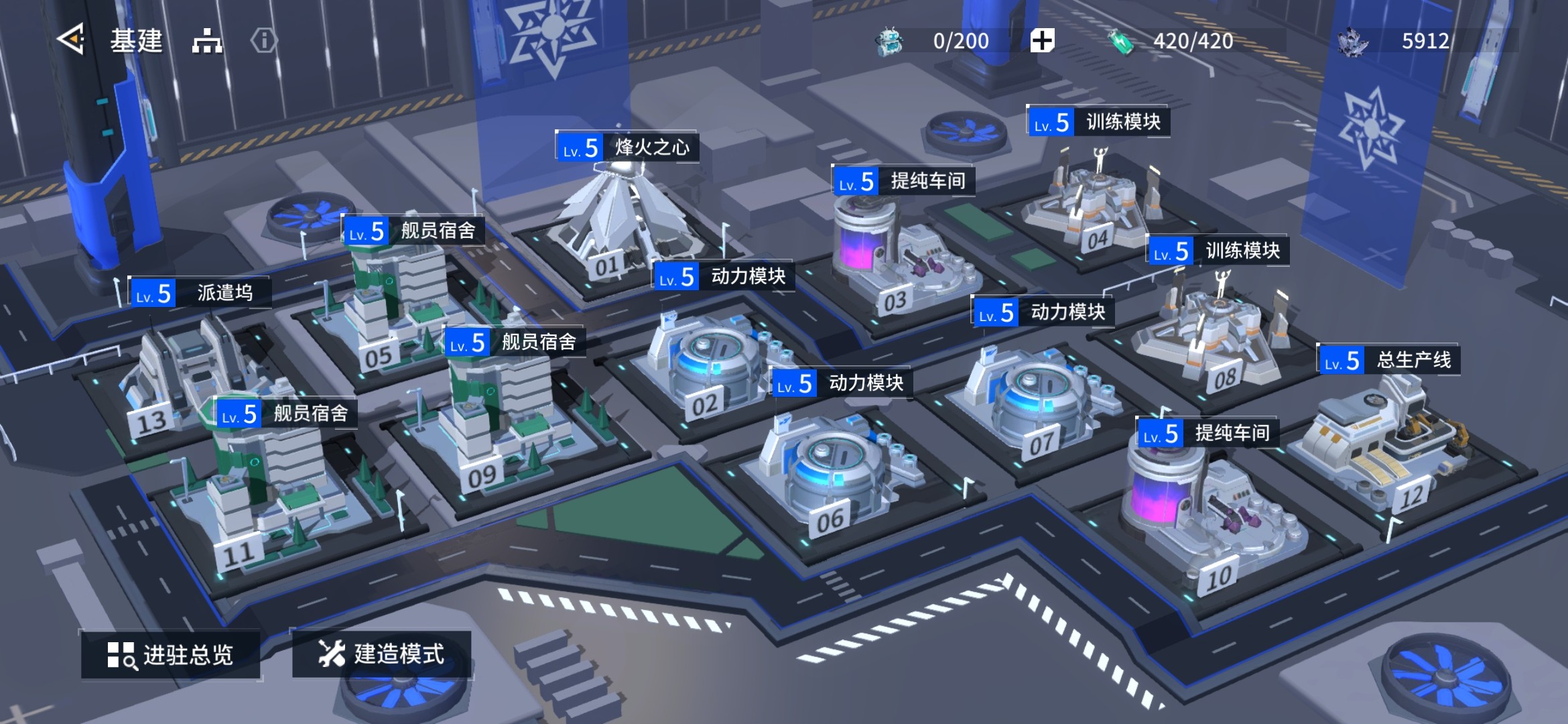Tap the plus button beside 0/200
The image size is (1568, 724).
[1042, 41]
